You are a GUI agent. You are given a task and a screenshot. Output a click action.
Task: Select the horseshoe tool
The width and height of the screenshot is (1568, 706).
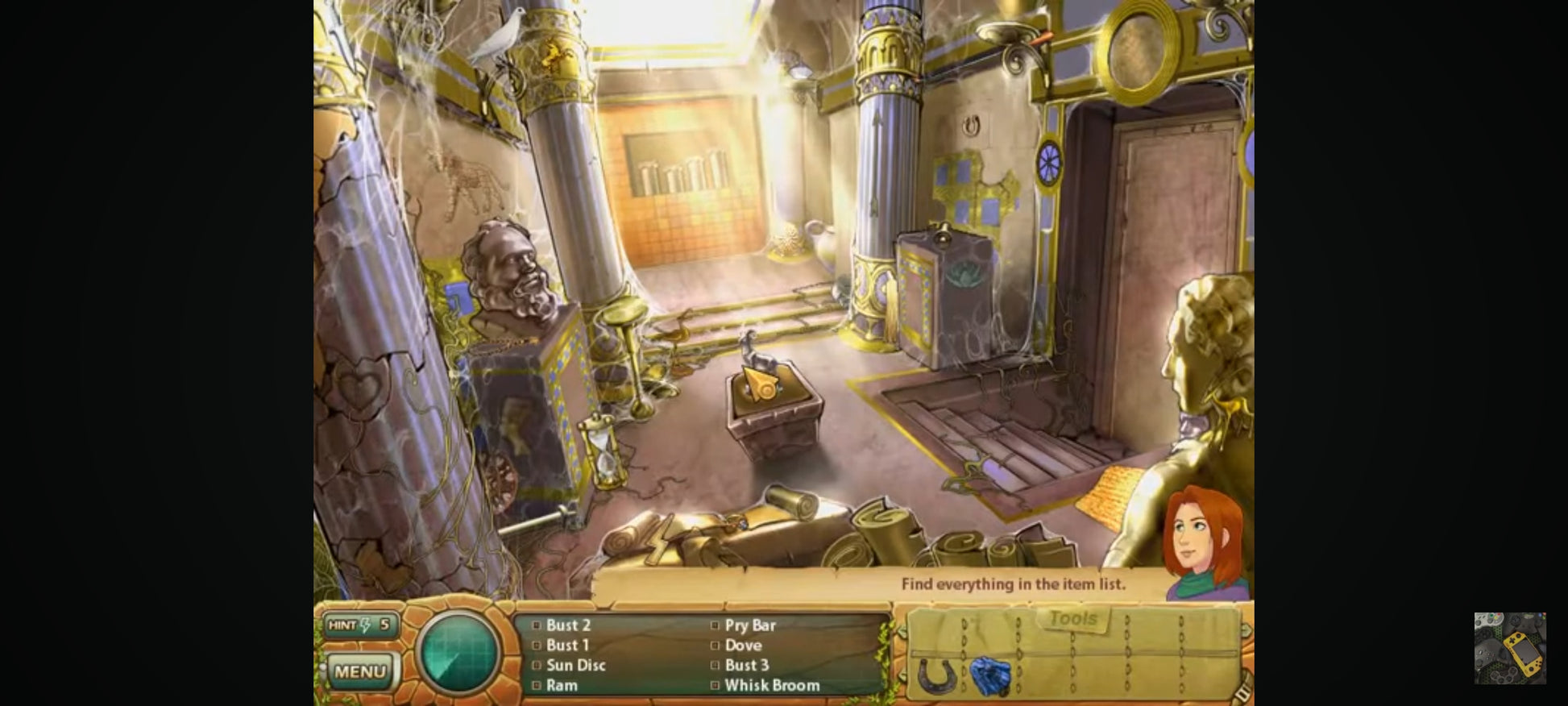pyautogui.click(x=937, y=675)
